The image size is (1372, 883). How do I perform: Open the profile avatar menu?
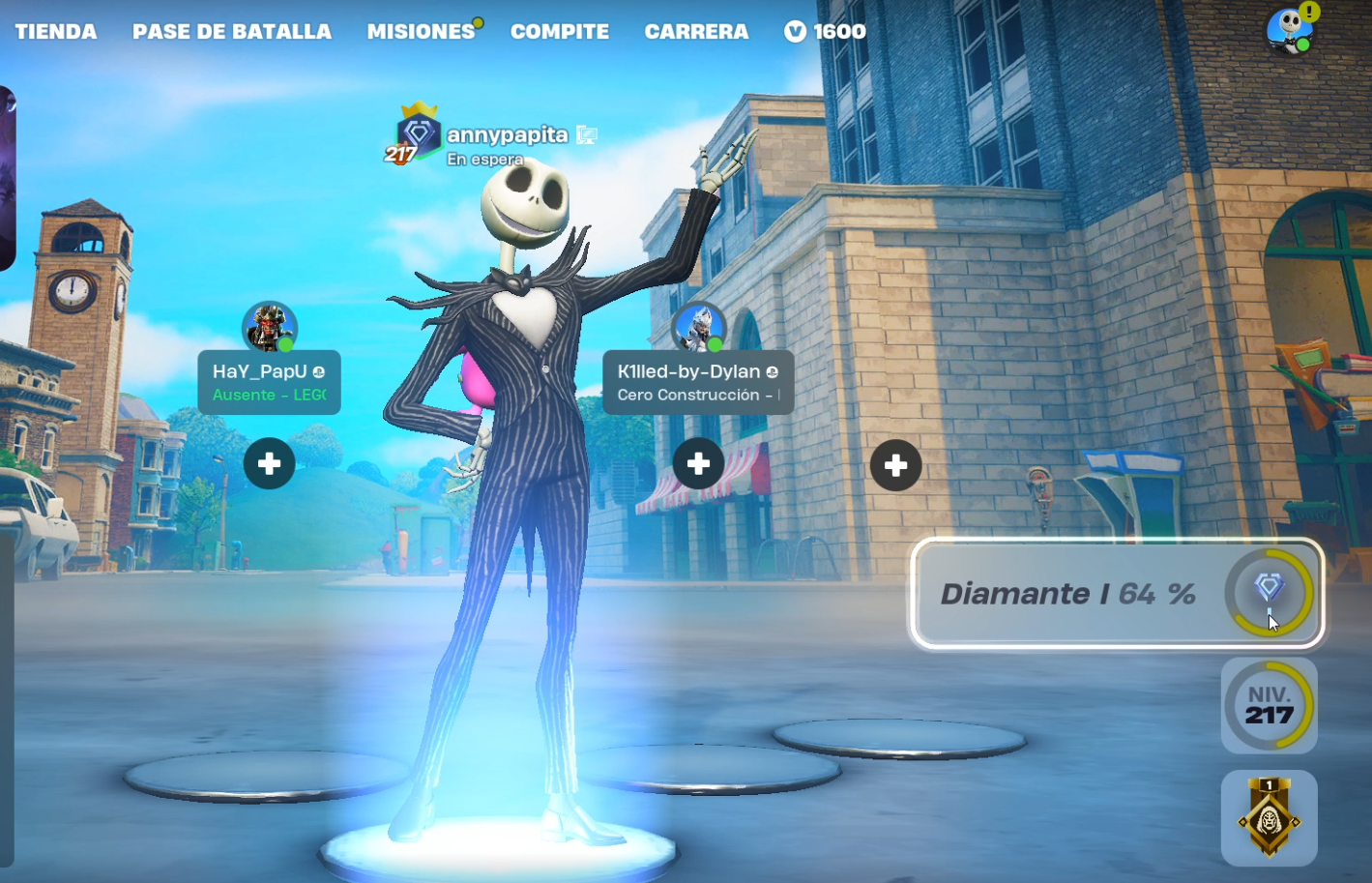pyautogui.click(x=1290, y=31)
